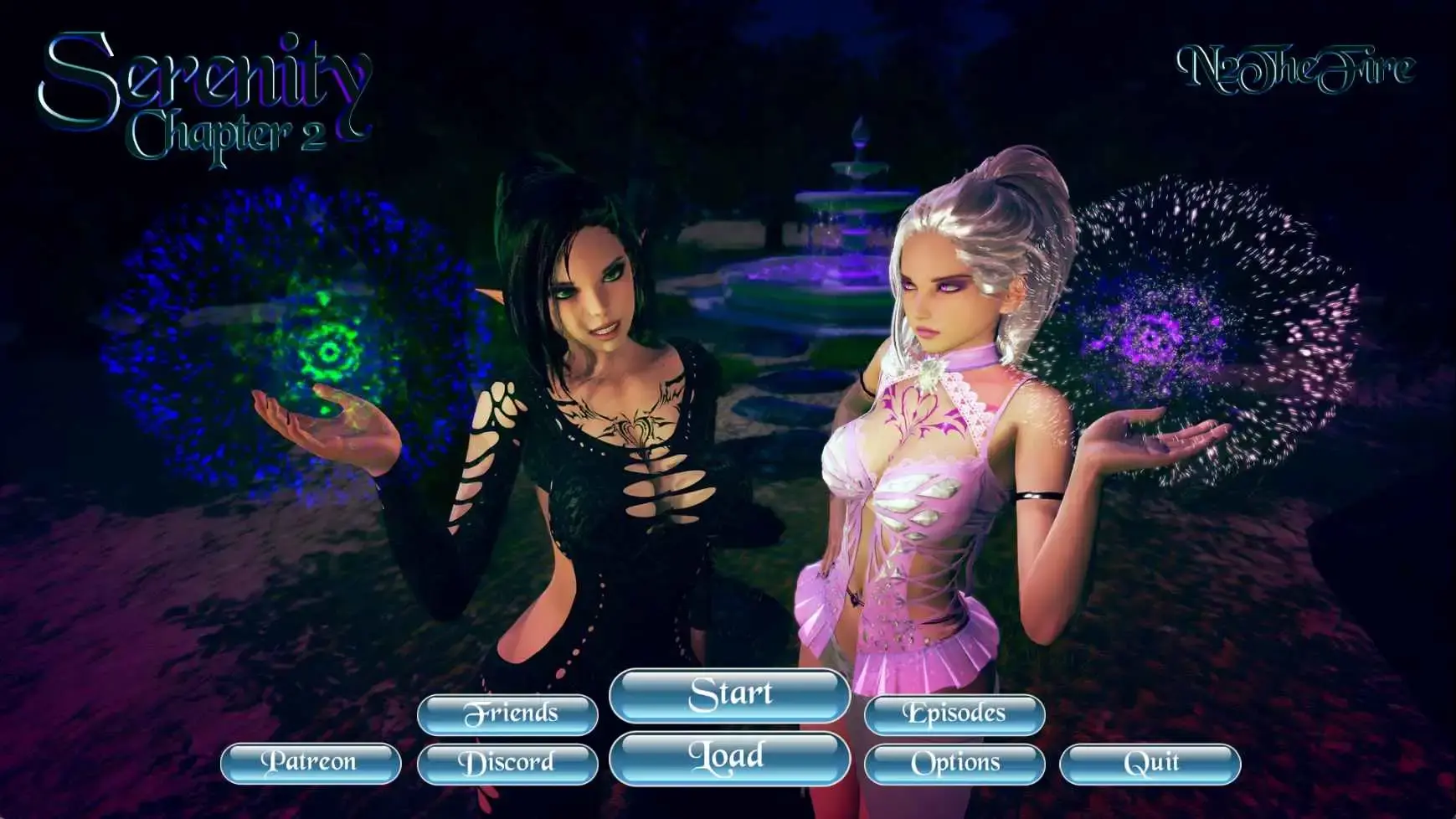Open the Load screen
The image size is (1456, 819).
click(x=730, y=756)
